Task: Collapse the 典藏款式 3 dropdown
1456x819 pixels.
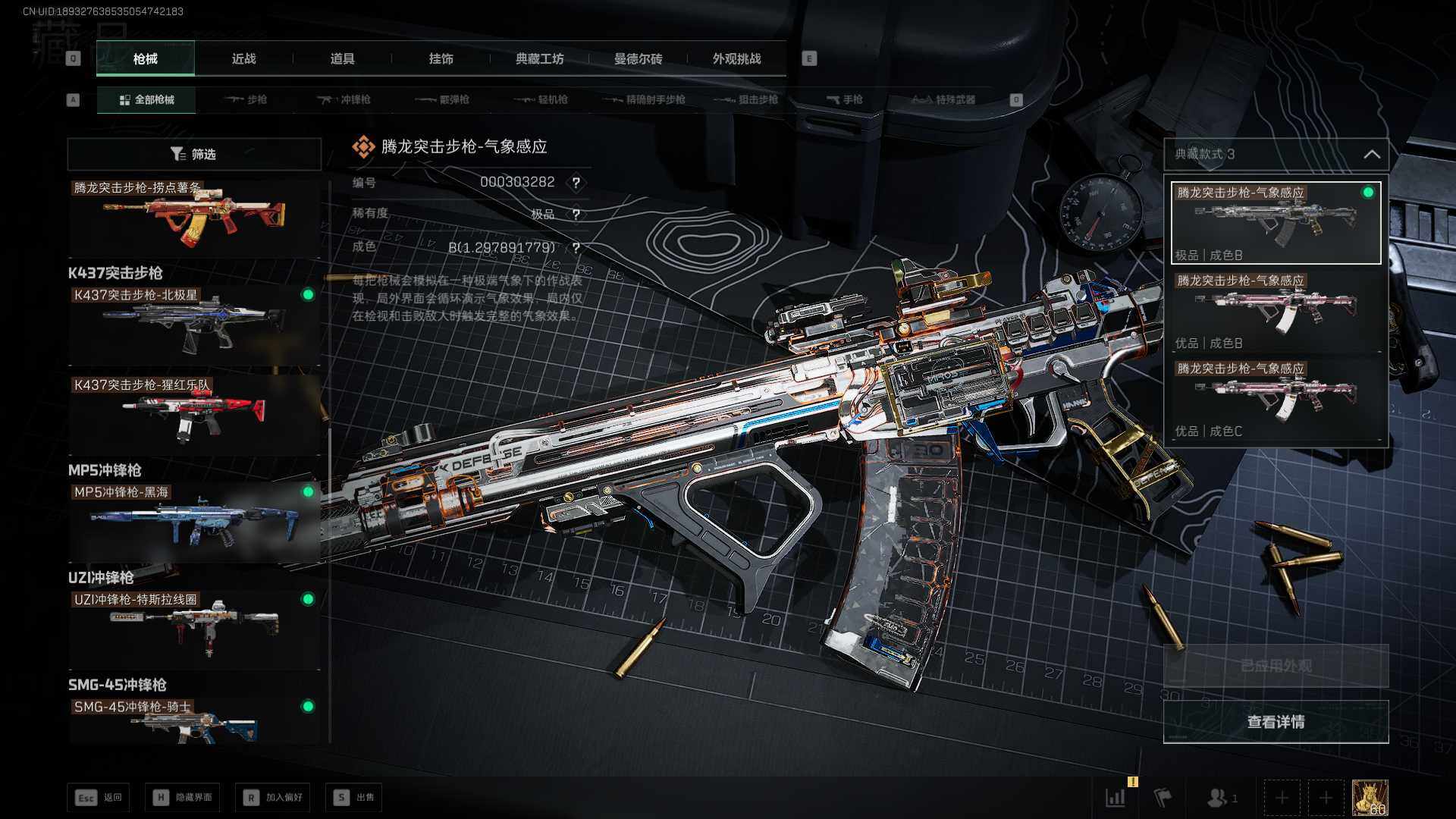Action: point(1371,154)
